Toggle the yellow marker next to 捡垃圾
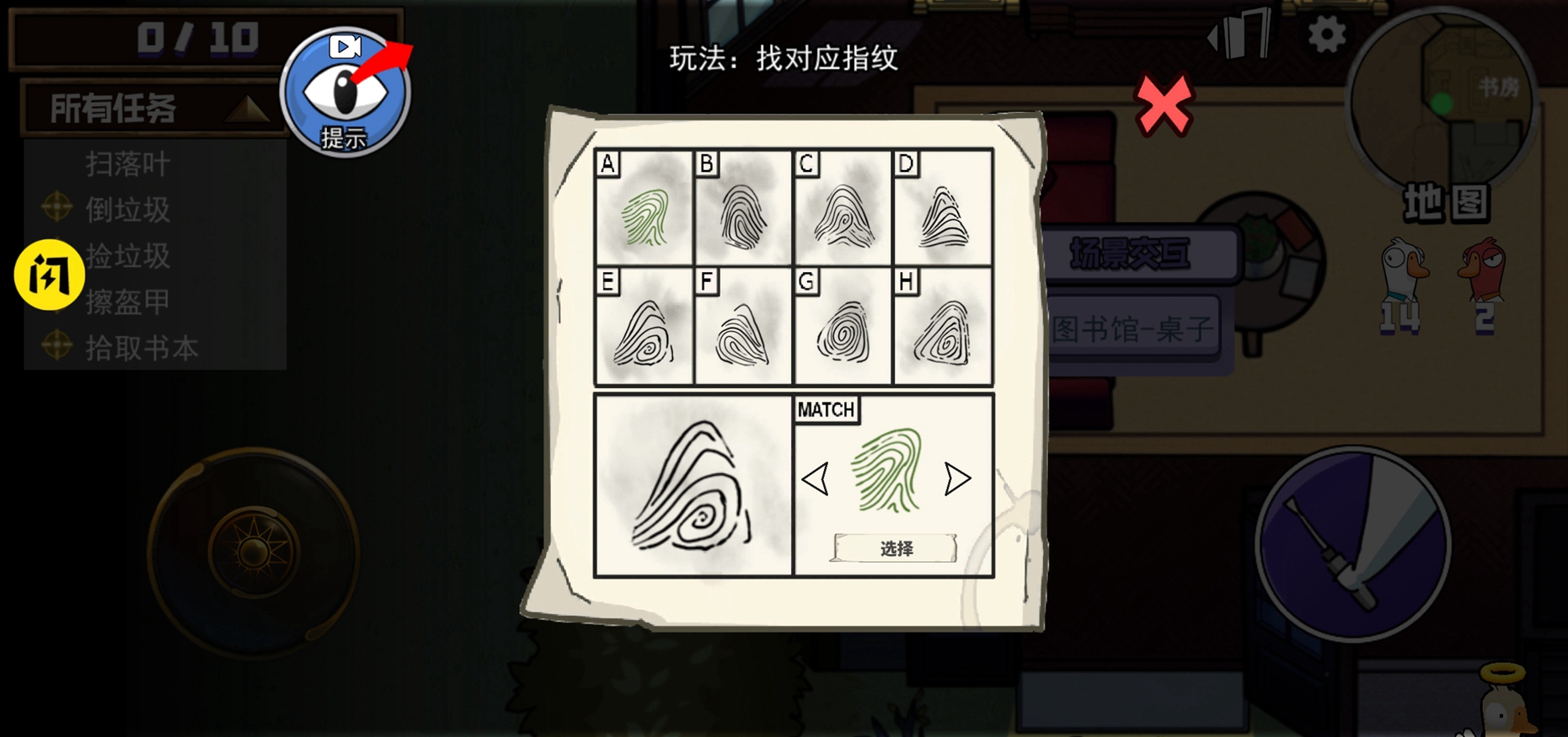This screenshot has height=737, width=1568. tap(51, 276)
